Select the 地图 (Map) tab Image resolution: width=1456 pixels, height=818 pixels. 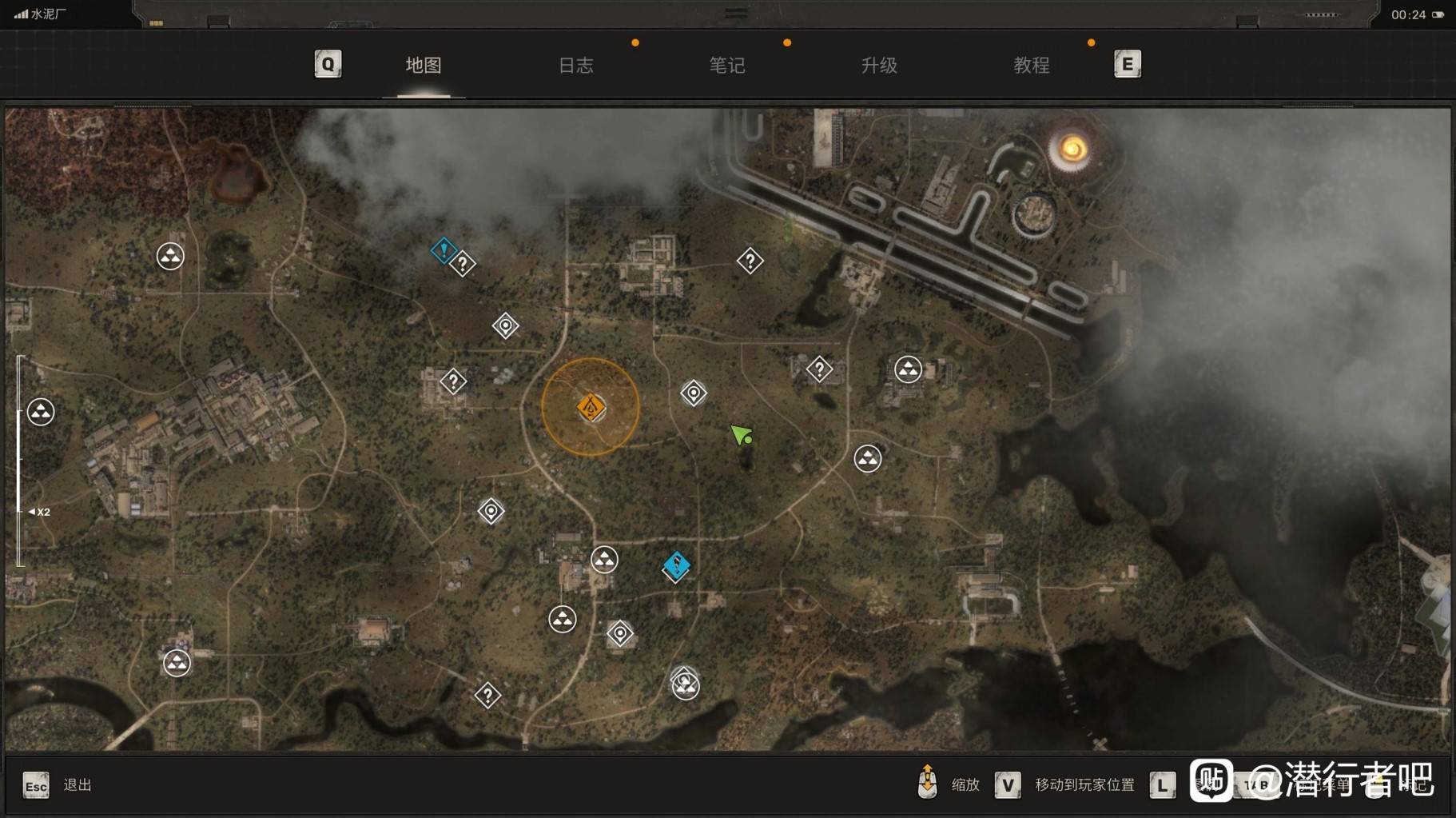point(424,66)
